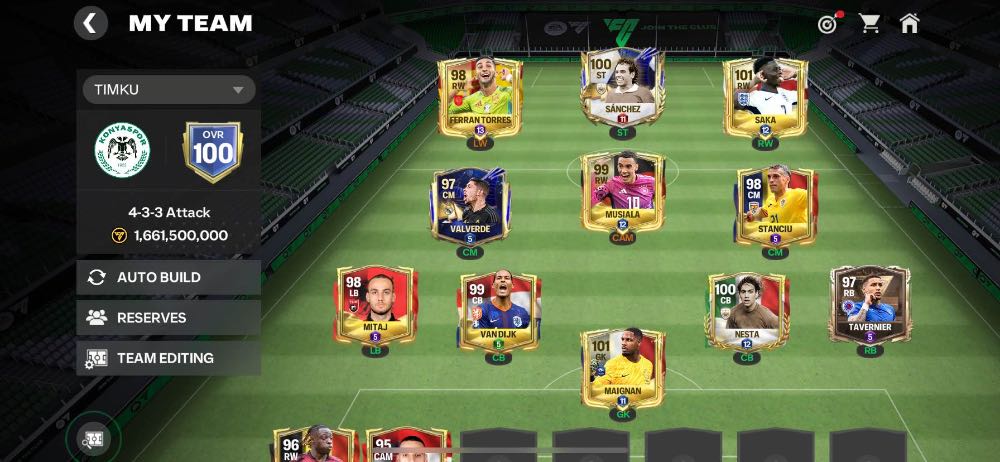Image resolution: width=1000 pixels, height=462 pixels.
Task: Select the Valverde midfielder card
Action: coord(469,207)
